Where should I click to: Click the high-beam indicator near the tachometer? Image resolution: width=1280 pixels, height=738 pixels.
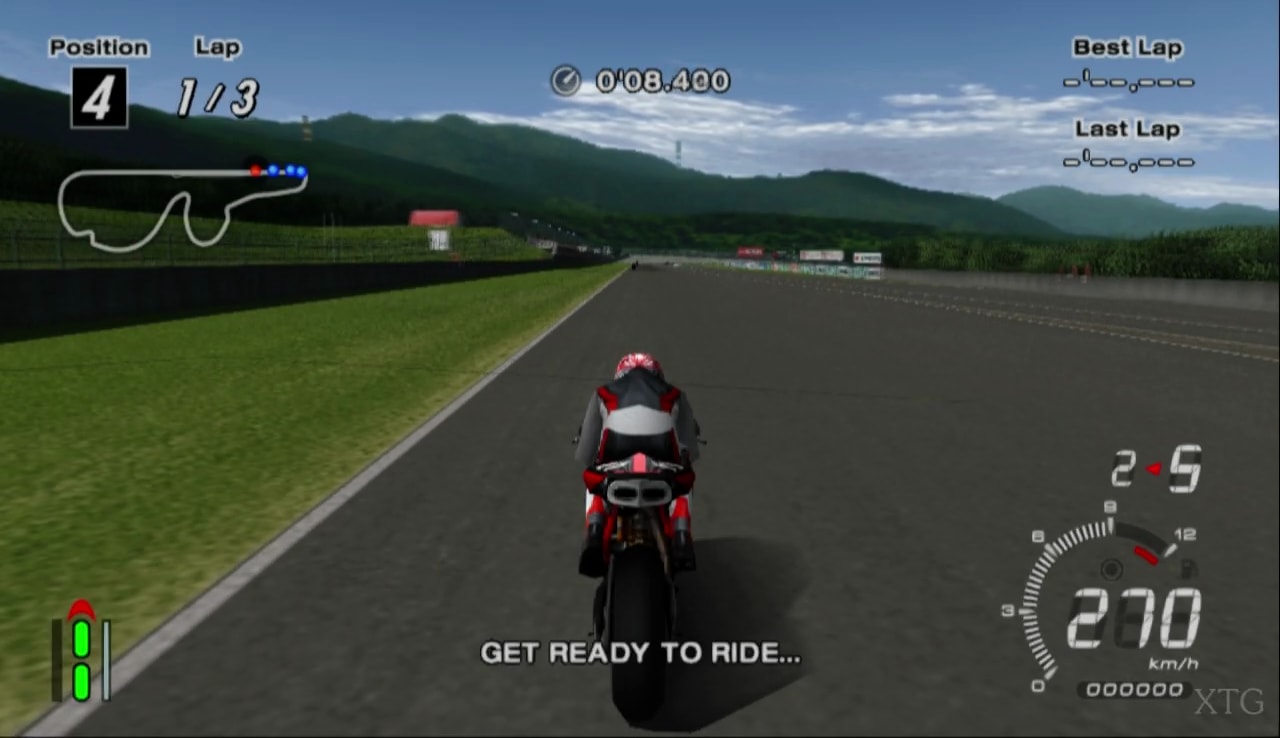pyautogui.click(x=1185, y=569)
